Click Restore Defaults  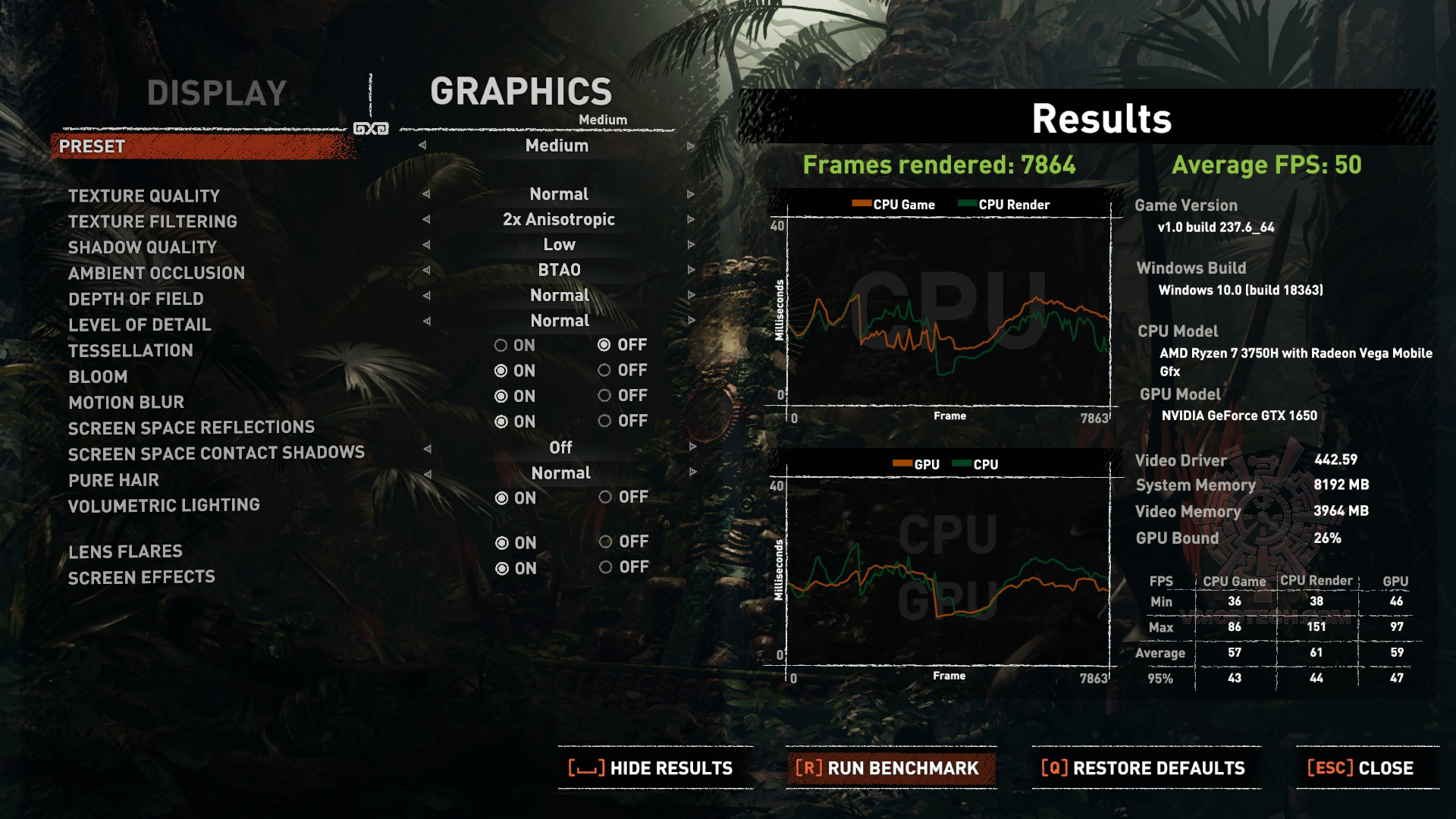coord(1145,767)
